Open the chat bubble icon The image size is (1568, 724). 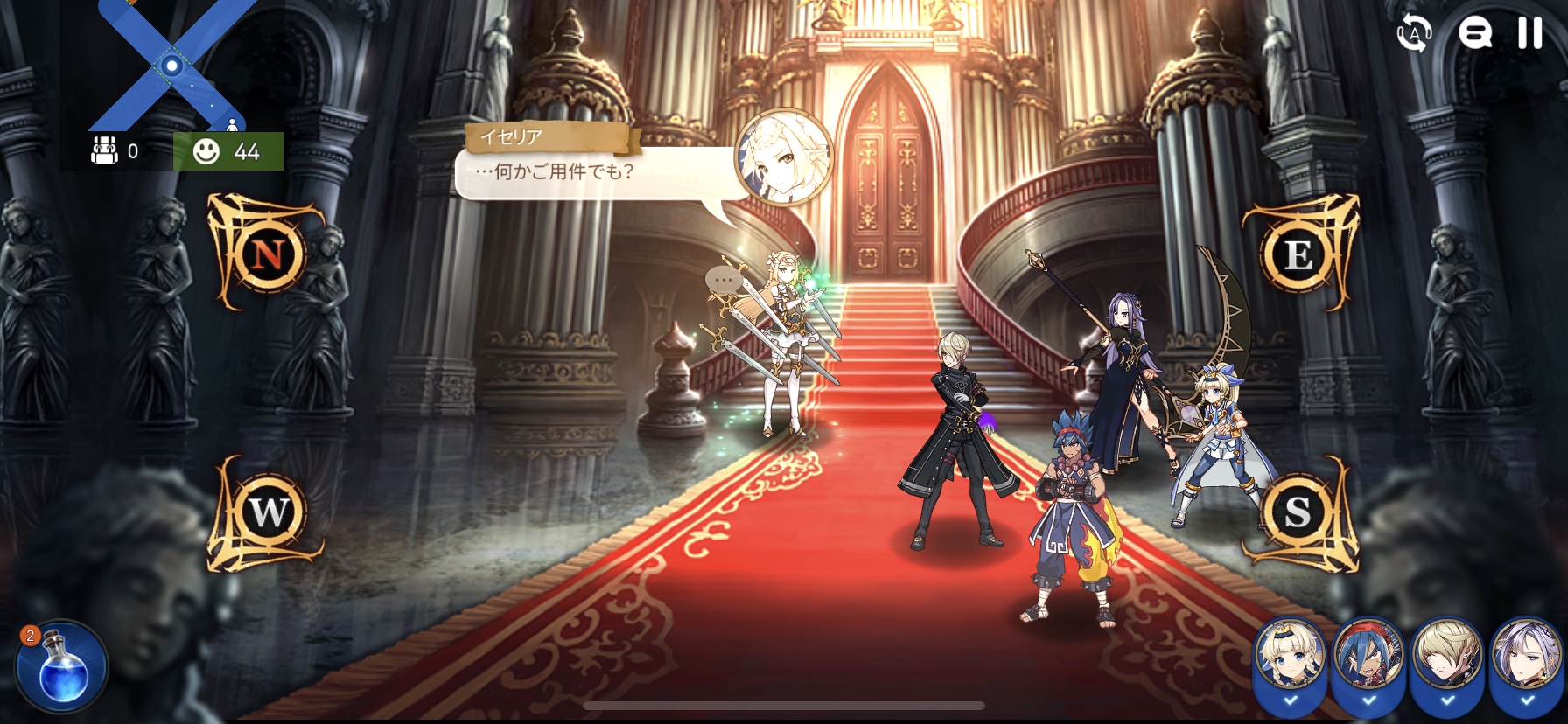click(x=1474, y=33)
